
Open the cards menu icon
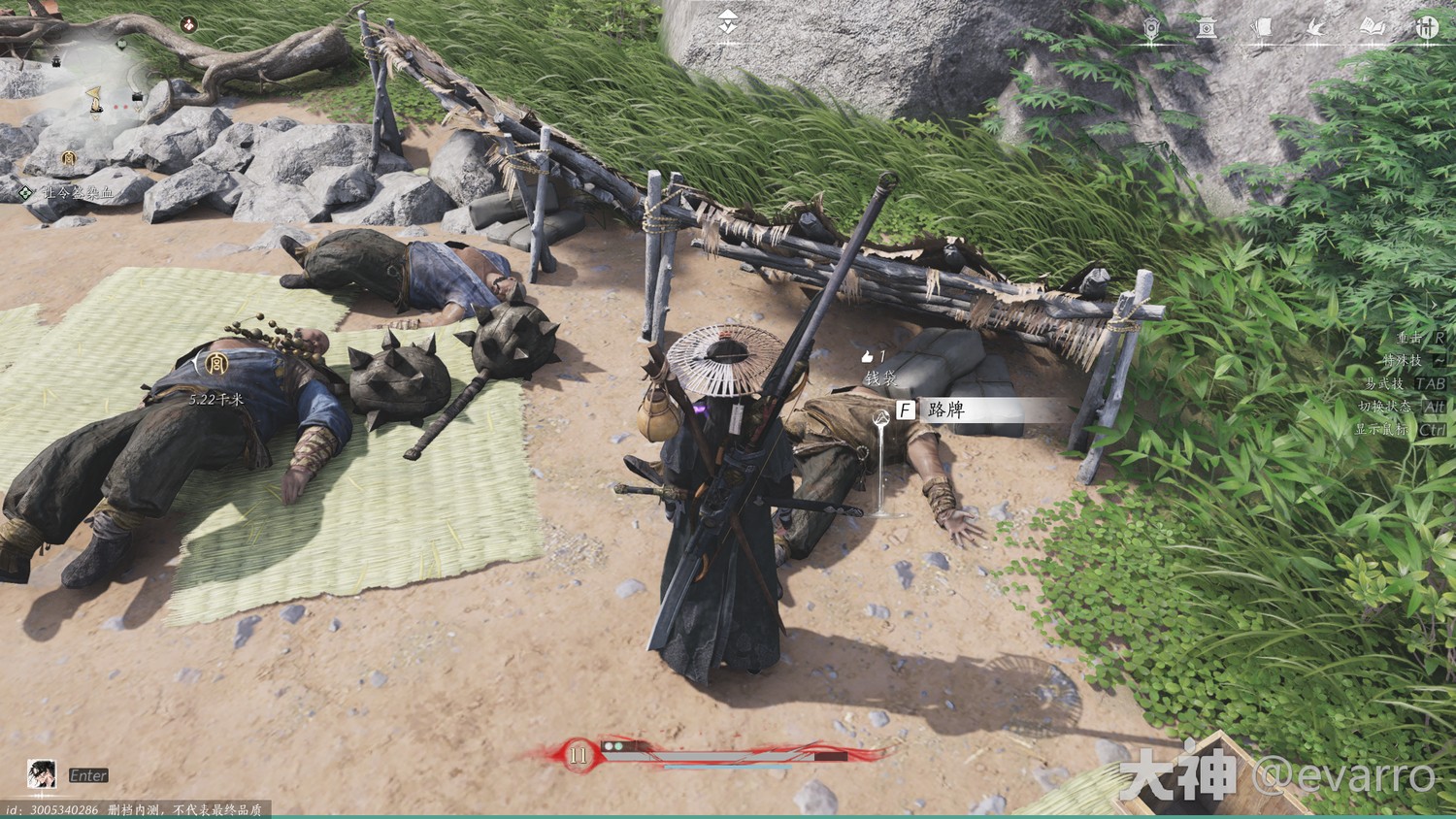(x=1262, y=28)
